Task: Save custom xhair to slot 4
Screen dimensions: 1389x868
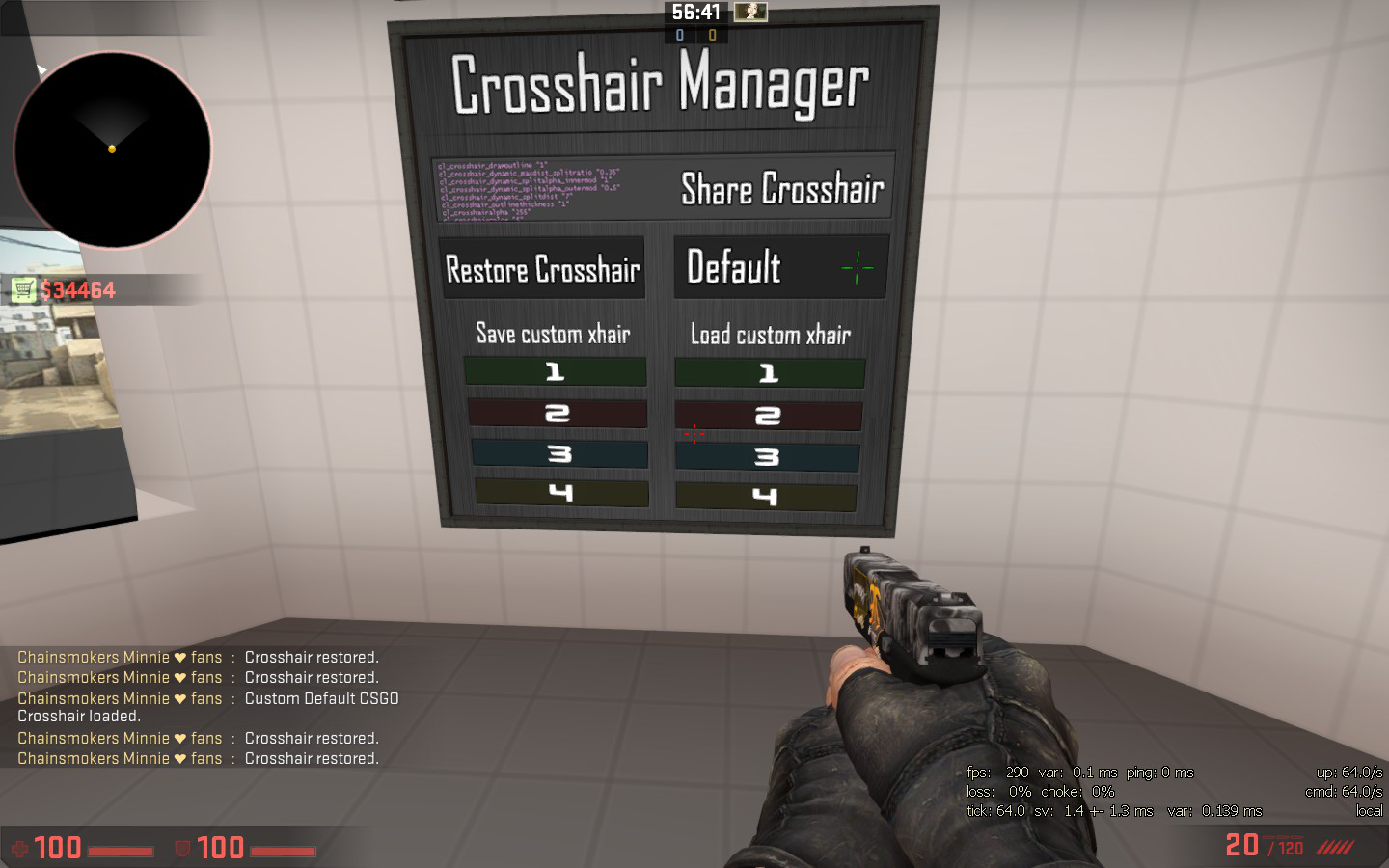Action: [560, 493]
